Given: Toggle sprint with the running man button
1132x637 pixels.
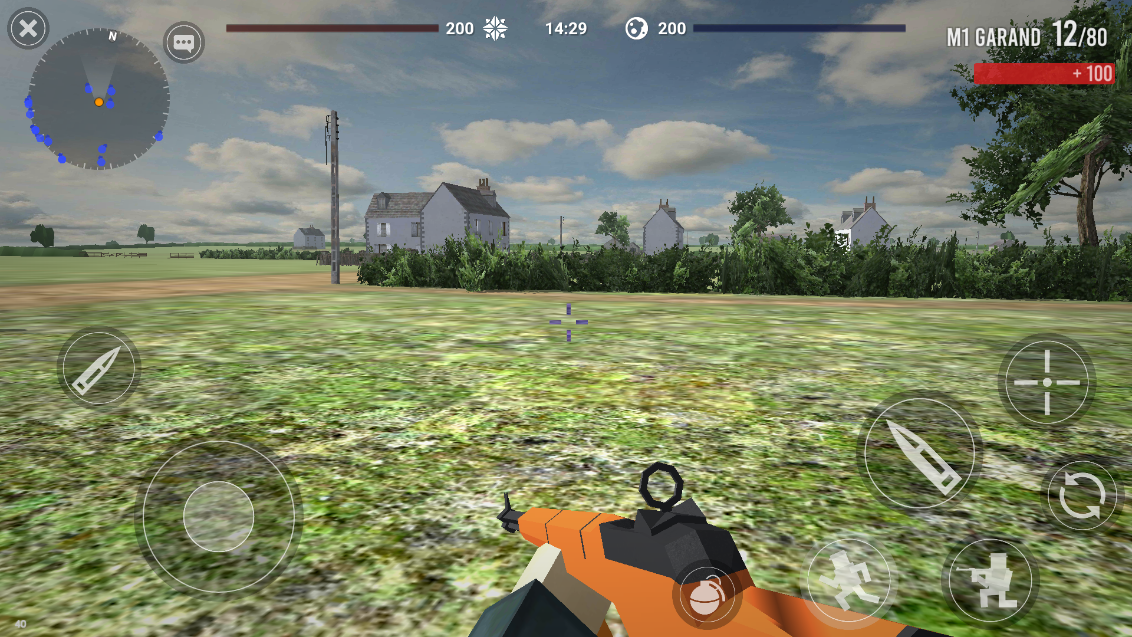Looking at the screenshot, I should 849,581.
